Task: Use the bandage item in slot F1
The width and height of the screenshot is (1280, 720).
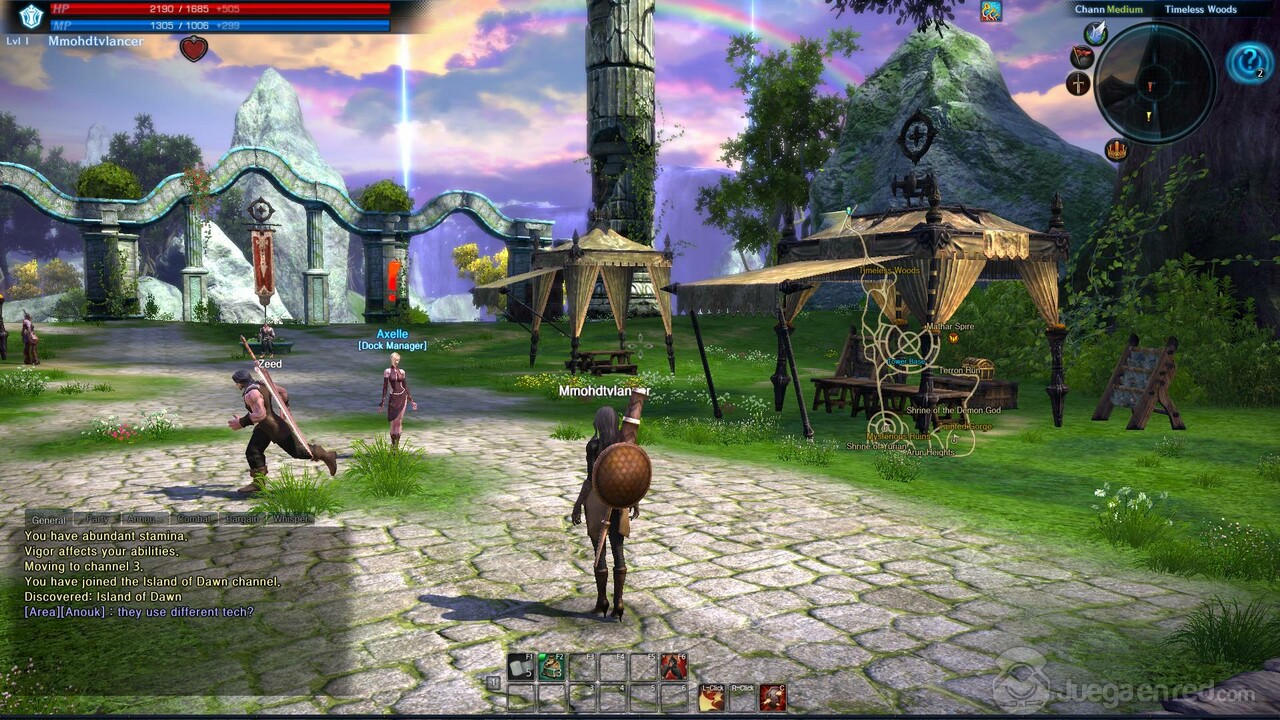Action: 521,666
